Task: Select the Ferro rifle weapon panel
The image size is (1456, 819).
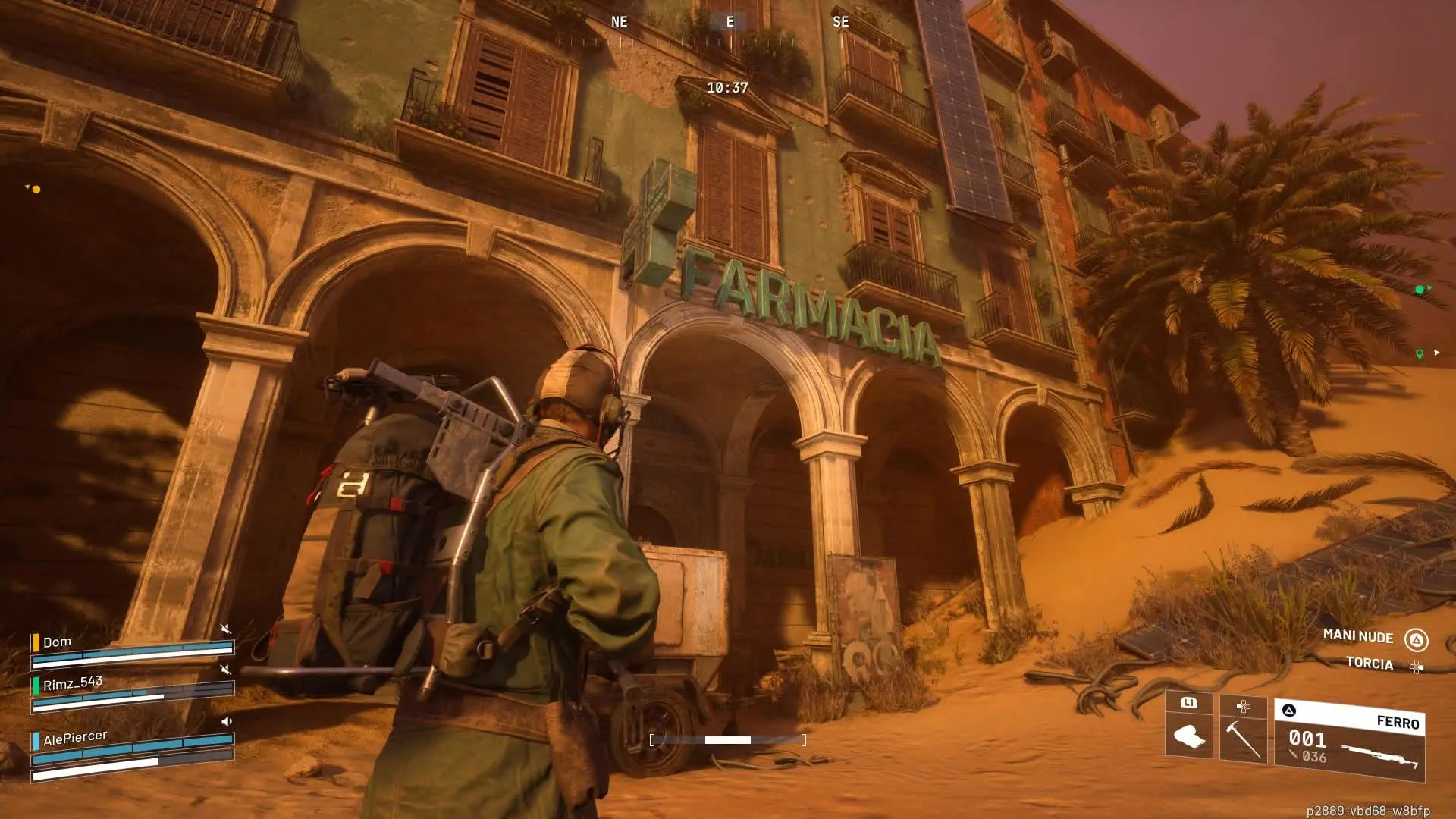Action: tap(1350, 740)
